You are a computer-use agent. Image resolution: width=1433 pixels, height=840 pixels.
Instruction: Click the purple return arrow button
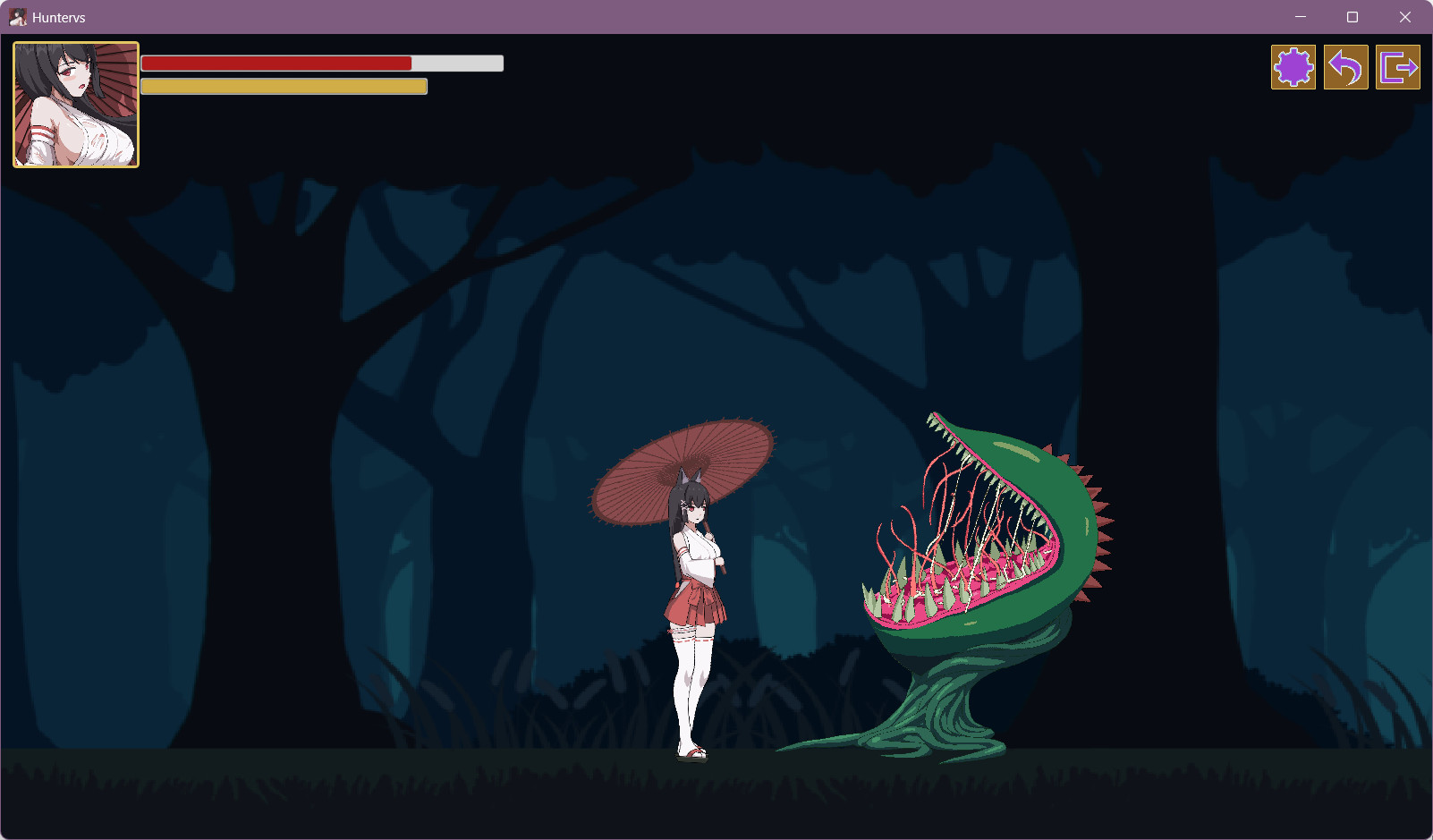click(x=1345, y=67)
